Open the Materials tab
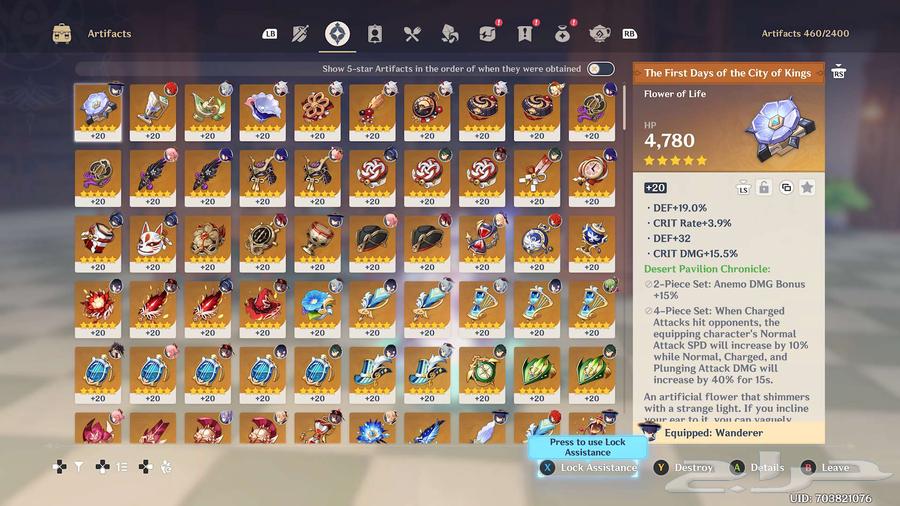The image size is (900, 506). click(x=450, y=34)
